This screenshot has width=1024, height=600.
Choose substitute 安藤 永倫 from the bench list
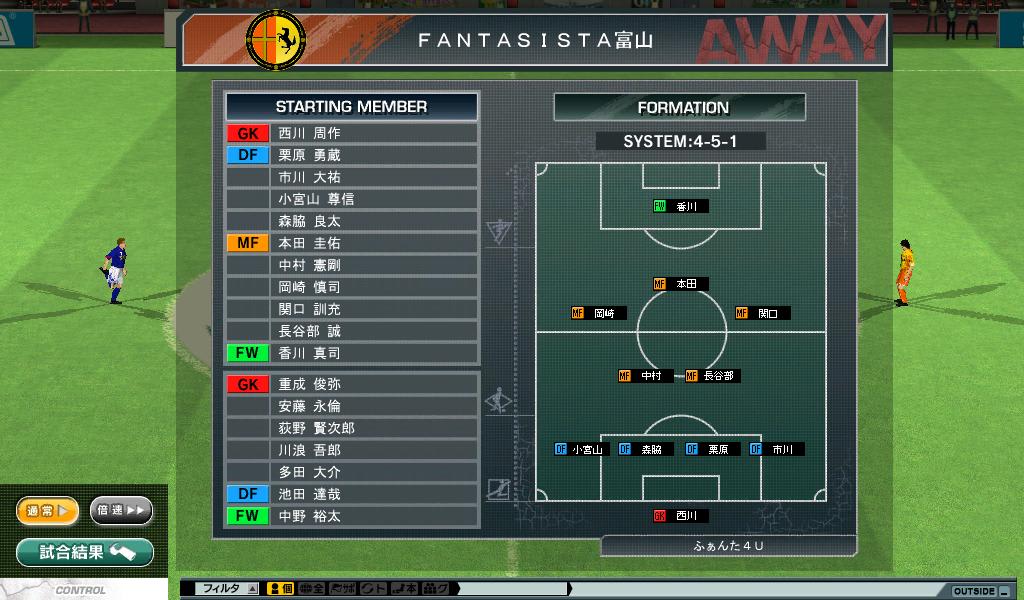351,406
